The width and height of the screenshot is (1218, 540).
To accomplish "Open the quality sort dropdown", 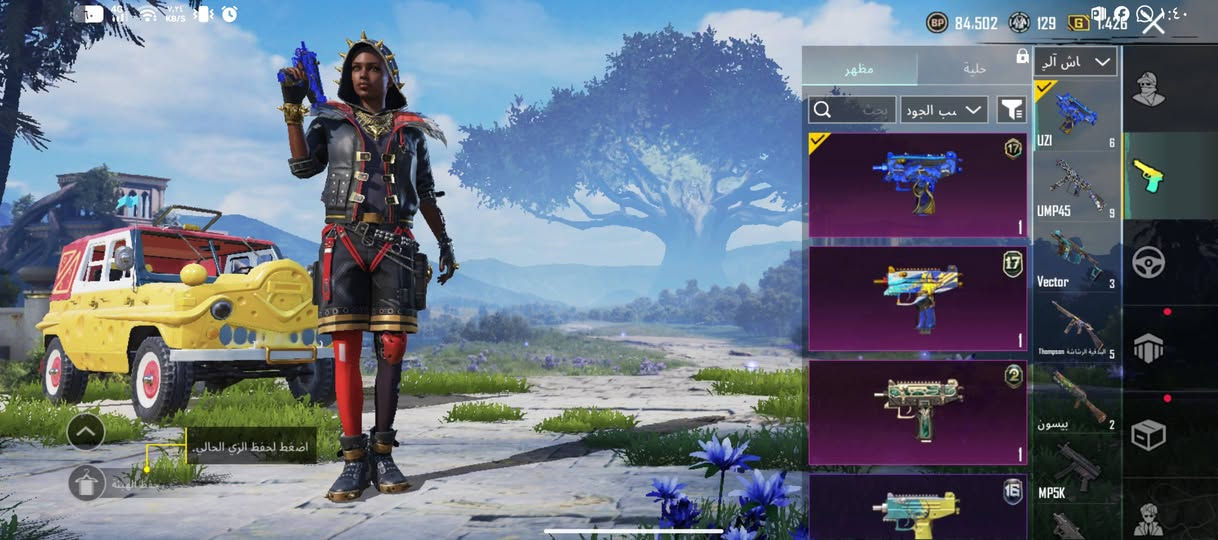I will 943,110.
